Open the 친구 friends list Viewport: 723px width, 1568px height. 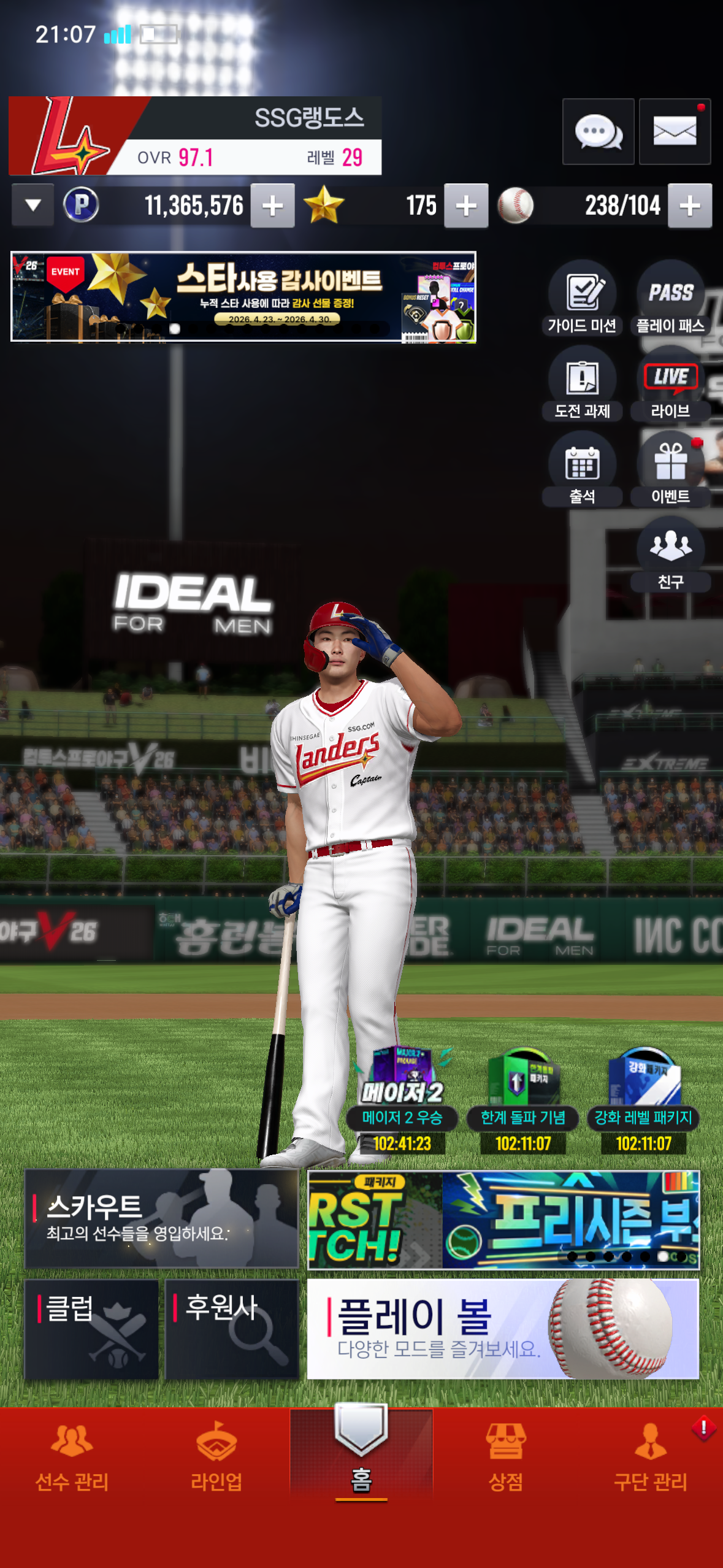click(x=670, y=556)
